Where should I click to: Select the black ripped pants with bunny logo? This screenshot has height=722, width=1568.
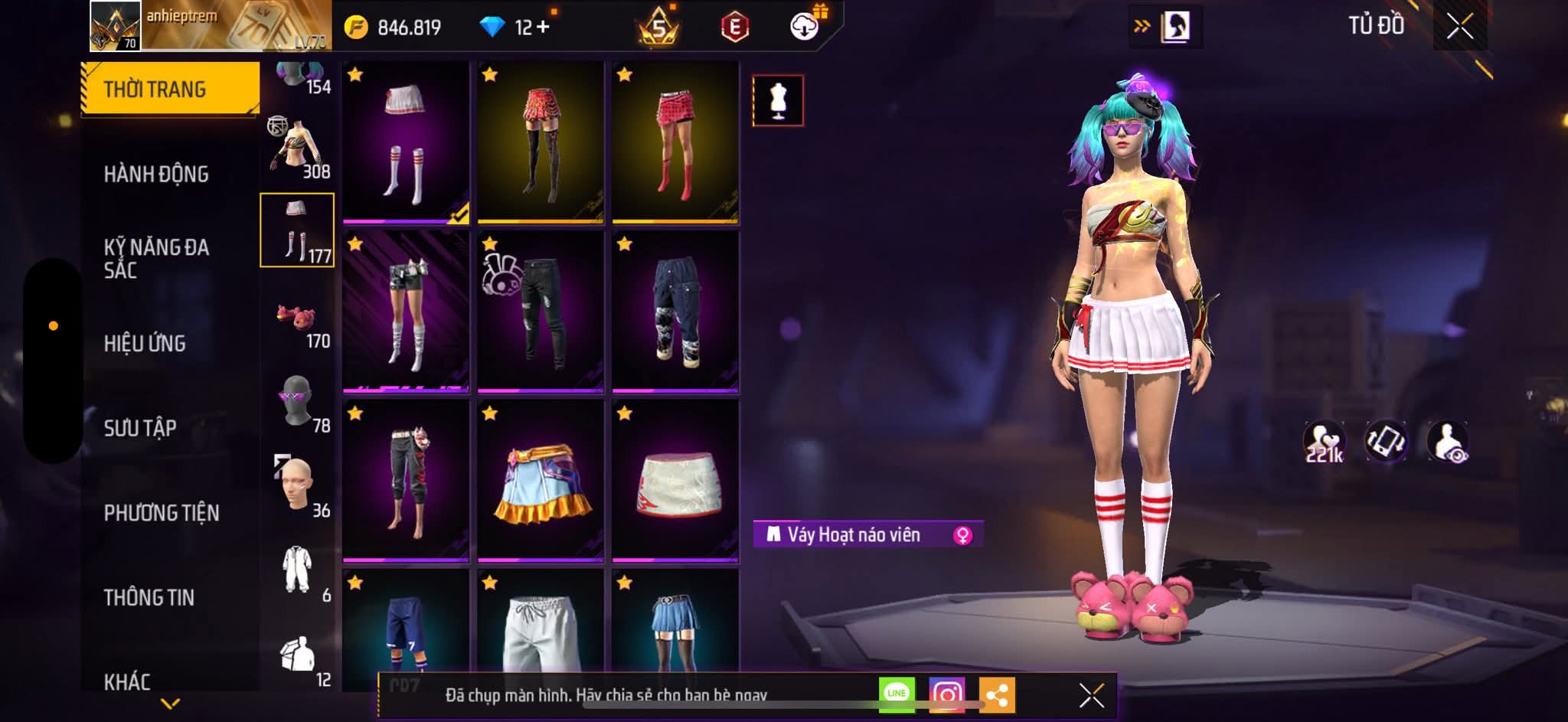541,312
